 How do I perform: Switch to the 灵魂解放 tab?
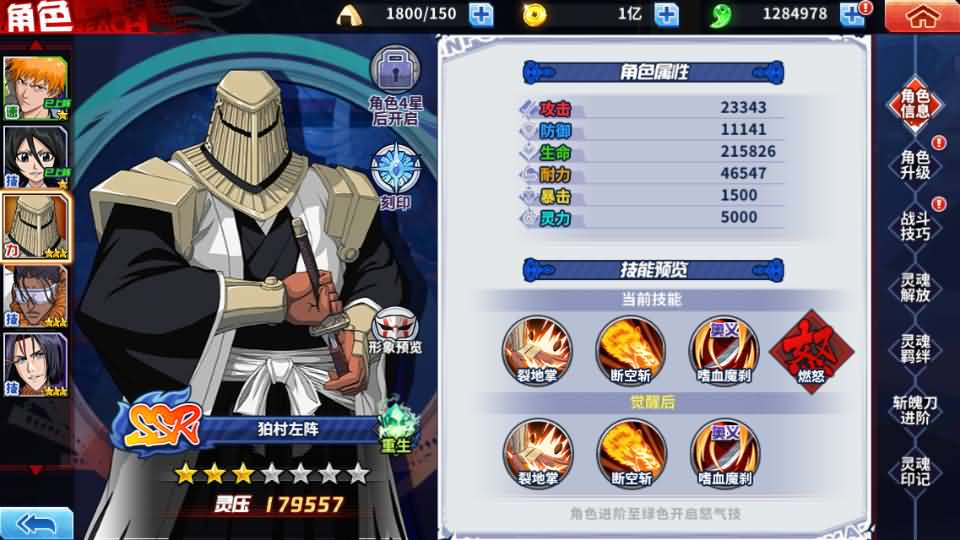pos(915,288)
